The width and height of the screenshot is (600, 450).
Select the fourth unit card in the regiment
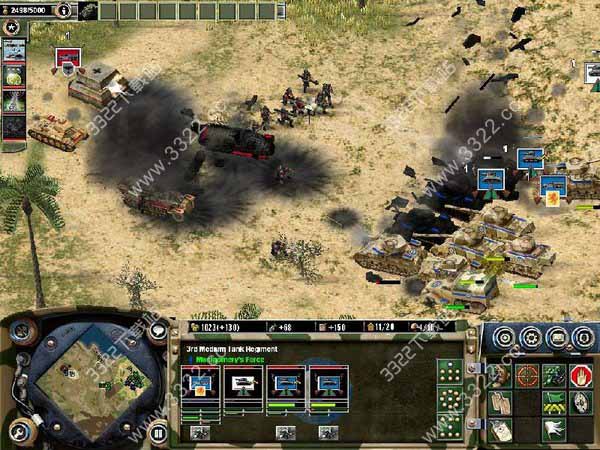329,383
